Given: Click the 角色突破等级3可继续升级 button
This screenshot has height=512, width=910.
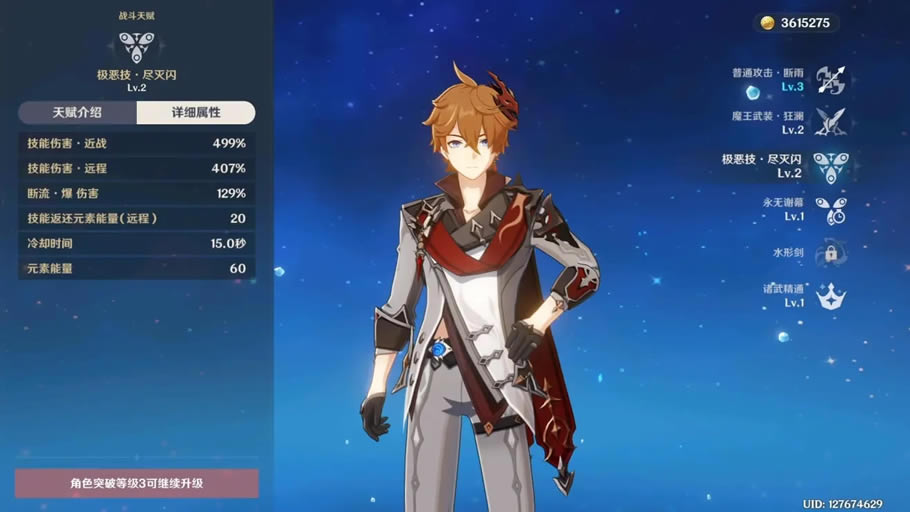Looking at the screenshot, I should pos(137,484).
